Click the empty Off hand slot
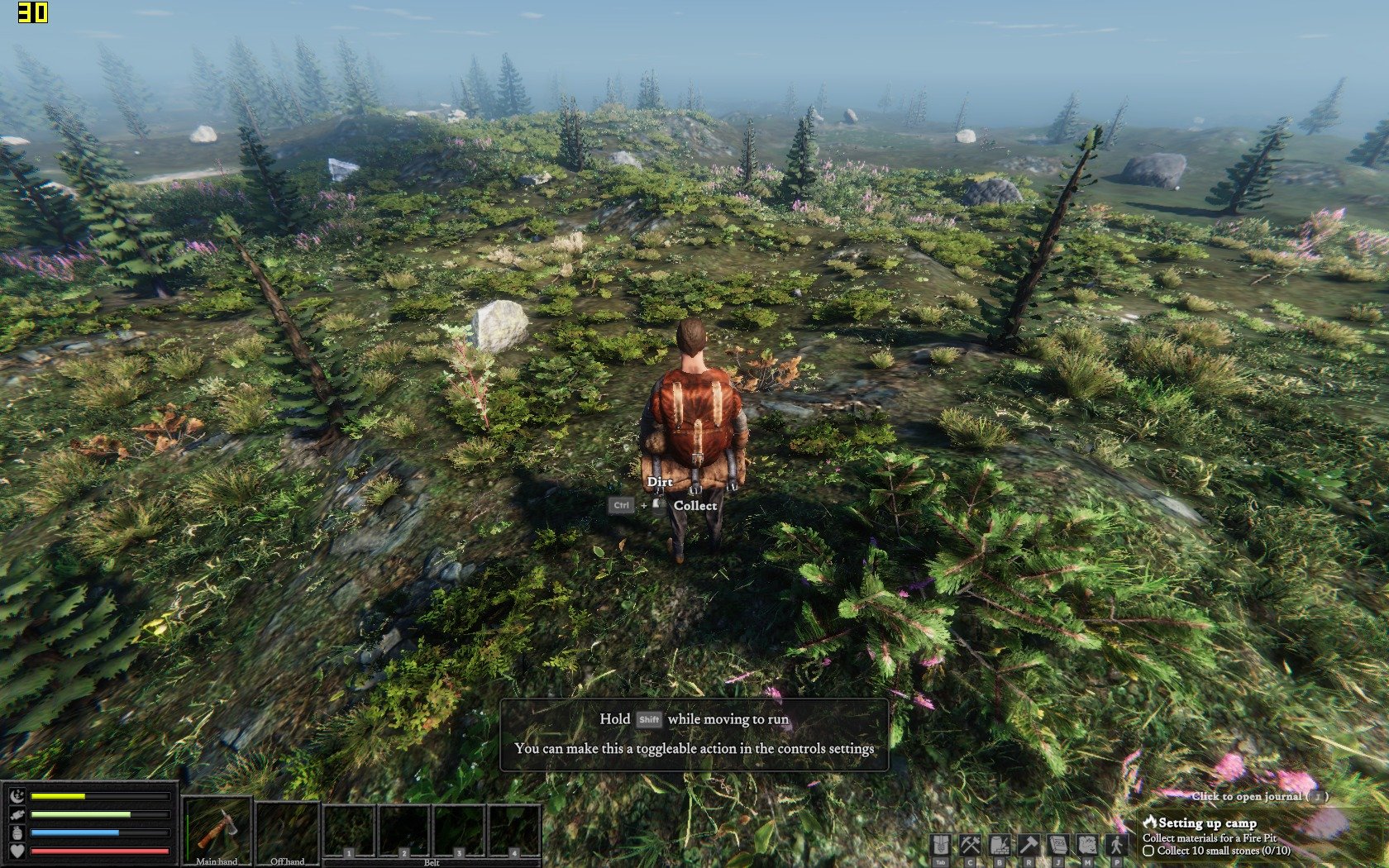Screen dimensions: 1389x868 287,829
